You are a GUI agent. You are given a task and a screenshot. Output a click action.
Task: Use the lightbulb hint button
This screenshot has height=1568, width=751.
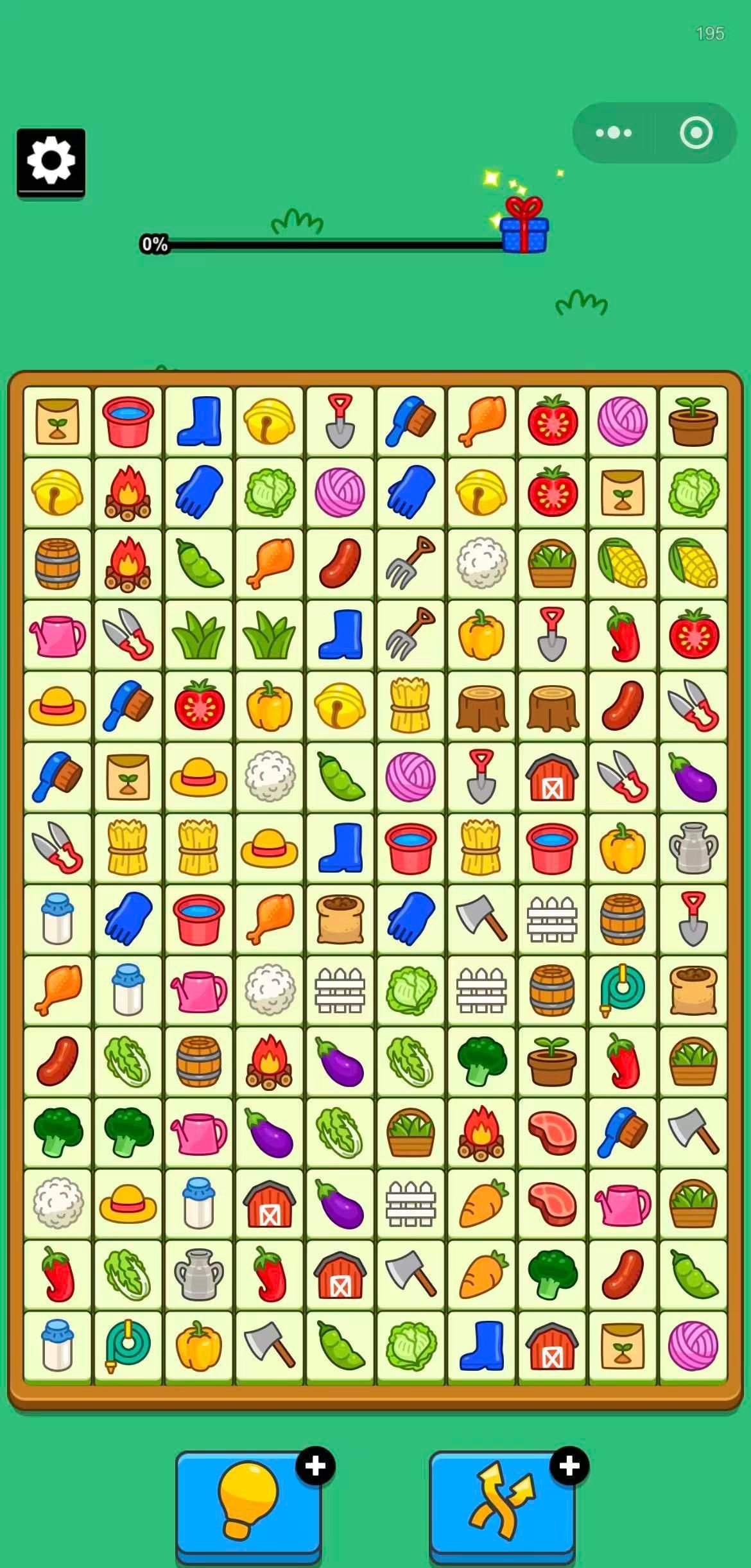click(x=248, y=1501)
